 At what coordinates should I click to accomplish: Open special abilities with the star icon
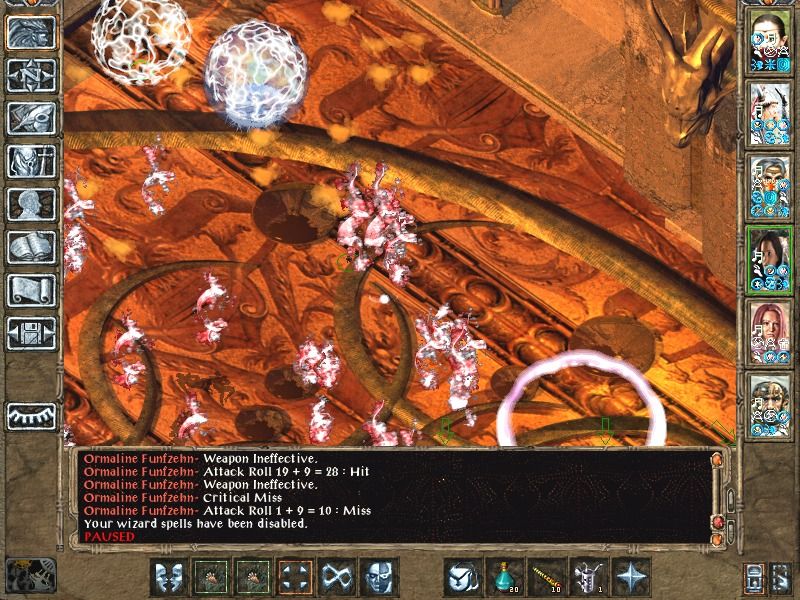pyautogui.click(x=633, y=577)
